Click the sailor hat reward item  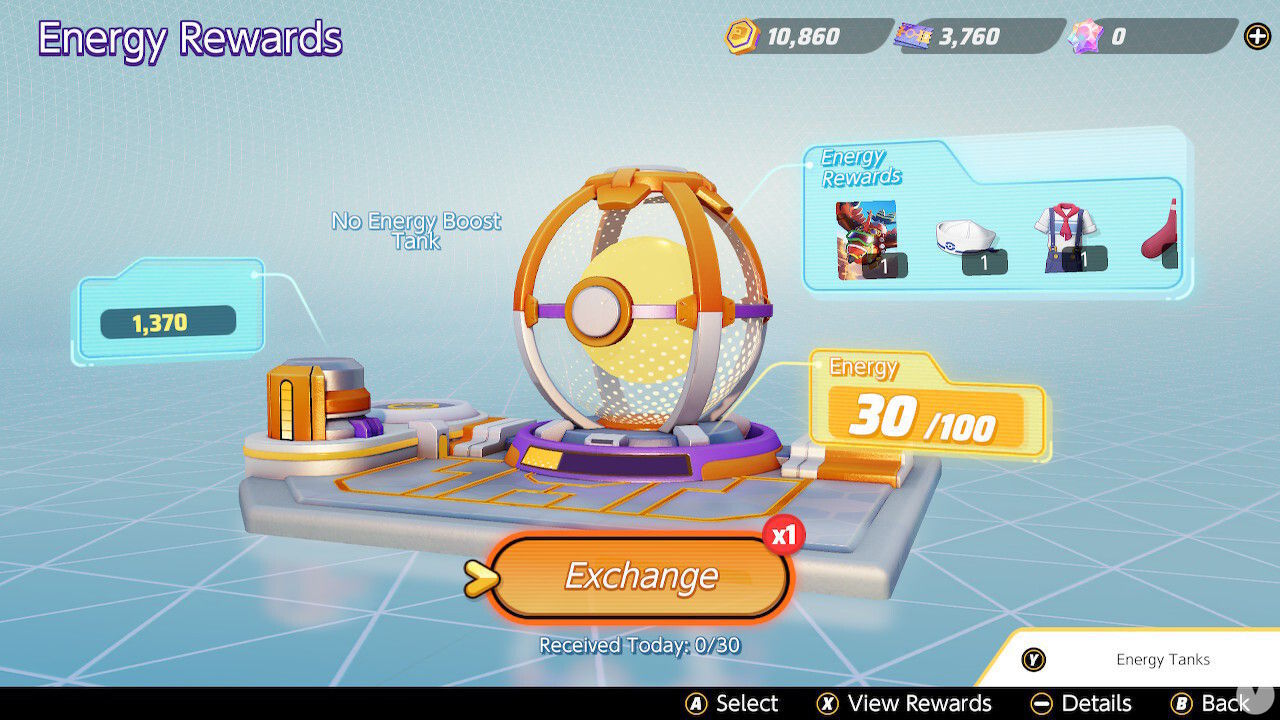pos(966,235)
